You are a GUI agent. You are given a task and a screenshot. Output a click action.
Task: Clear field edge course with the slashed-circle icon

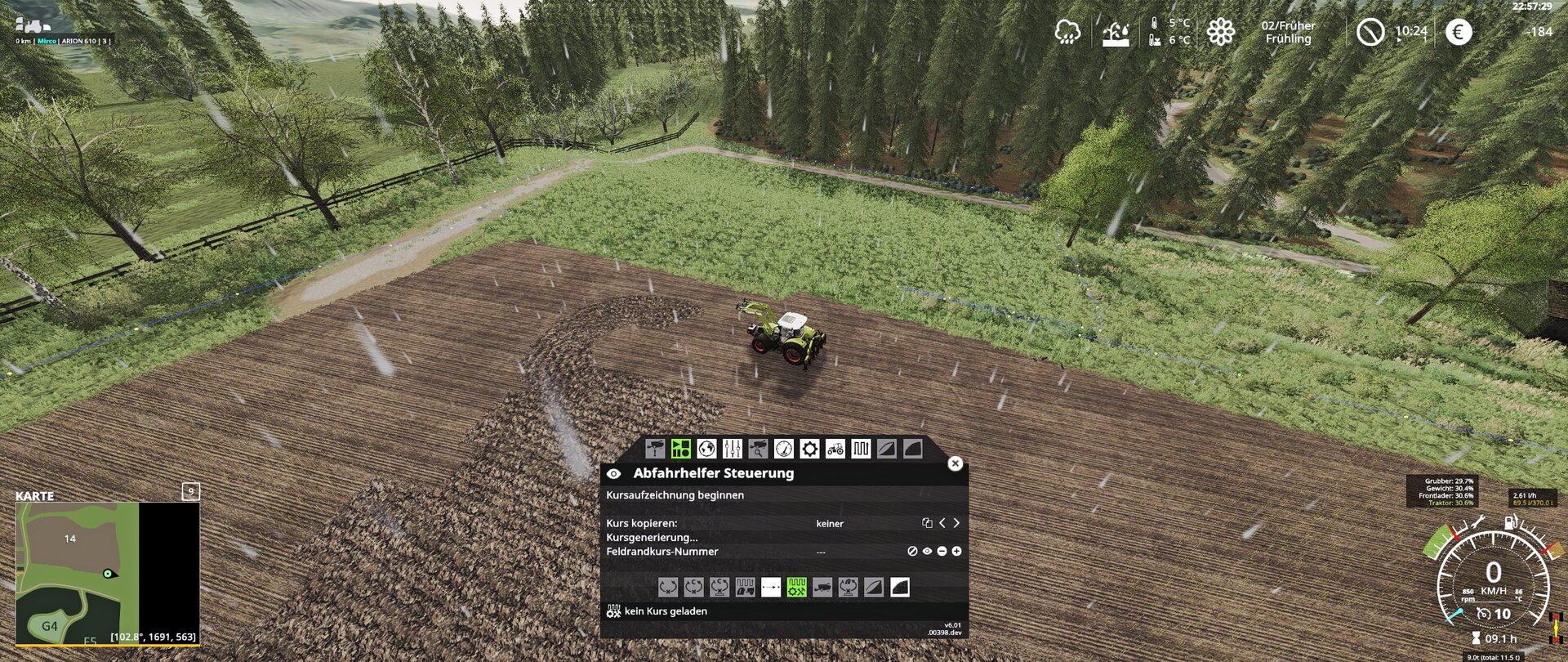[912, 552]
